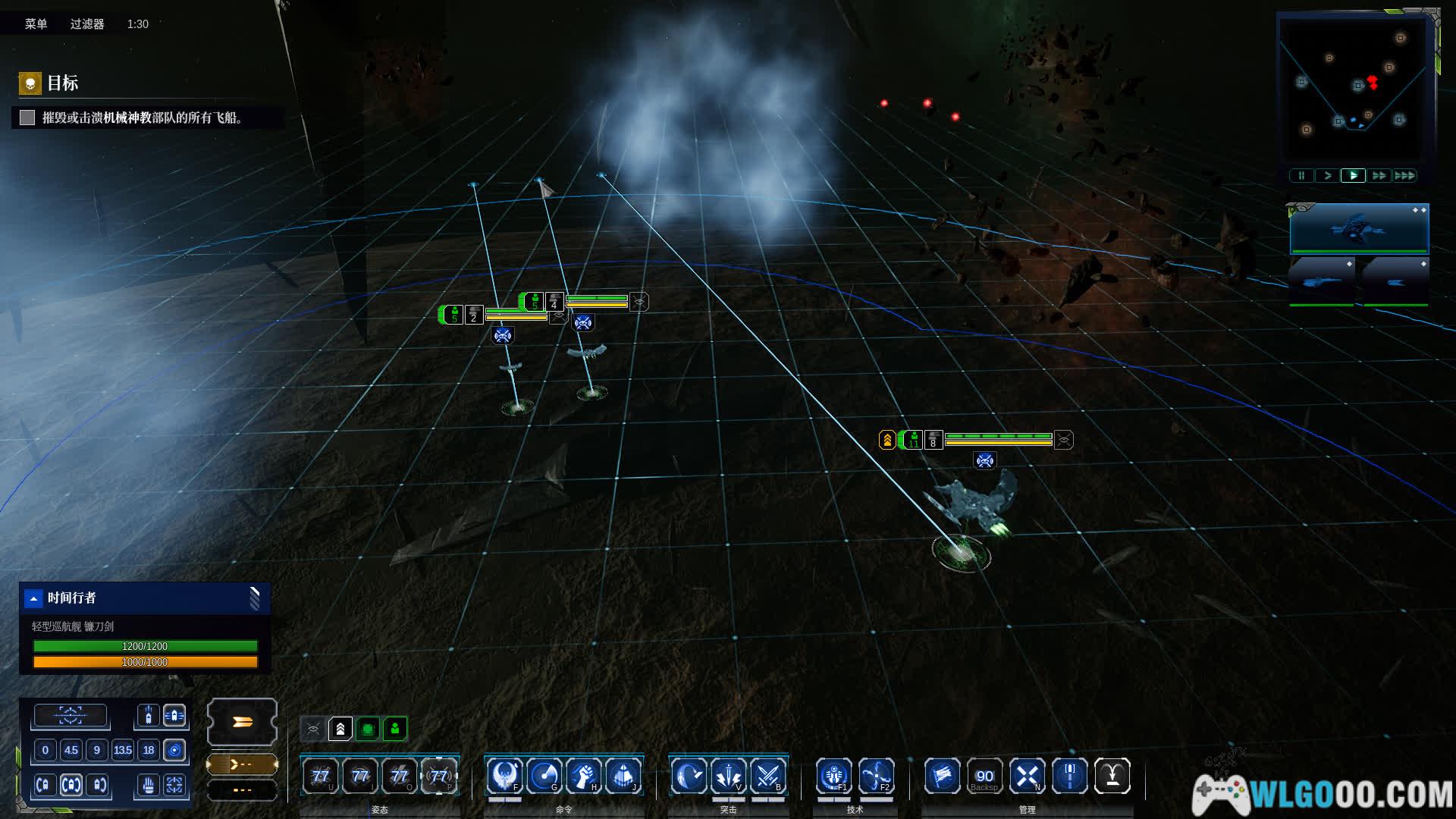Collapse the 时间行者 ship info panel
Screen dimensions: 1456x819
click(x=33, y=598)
